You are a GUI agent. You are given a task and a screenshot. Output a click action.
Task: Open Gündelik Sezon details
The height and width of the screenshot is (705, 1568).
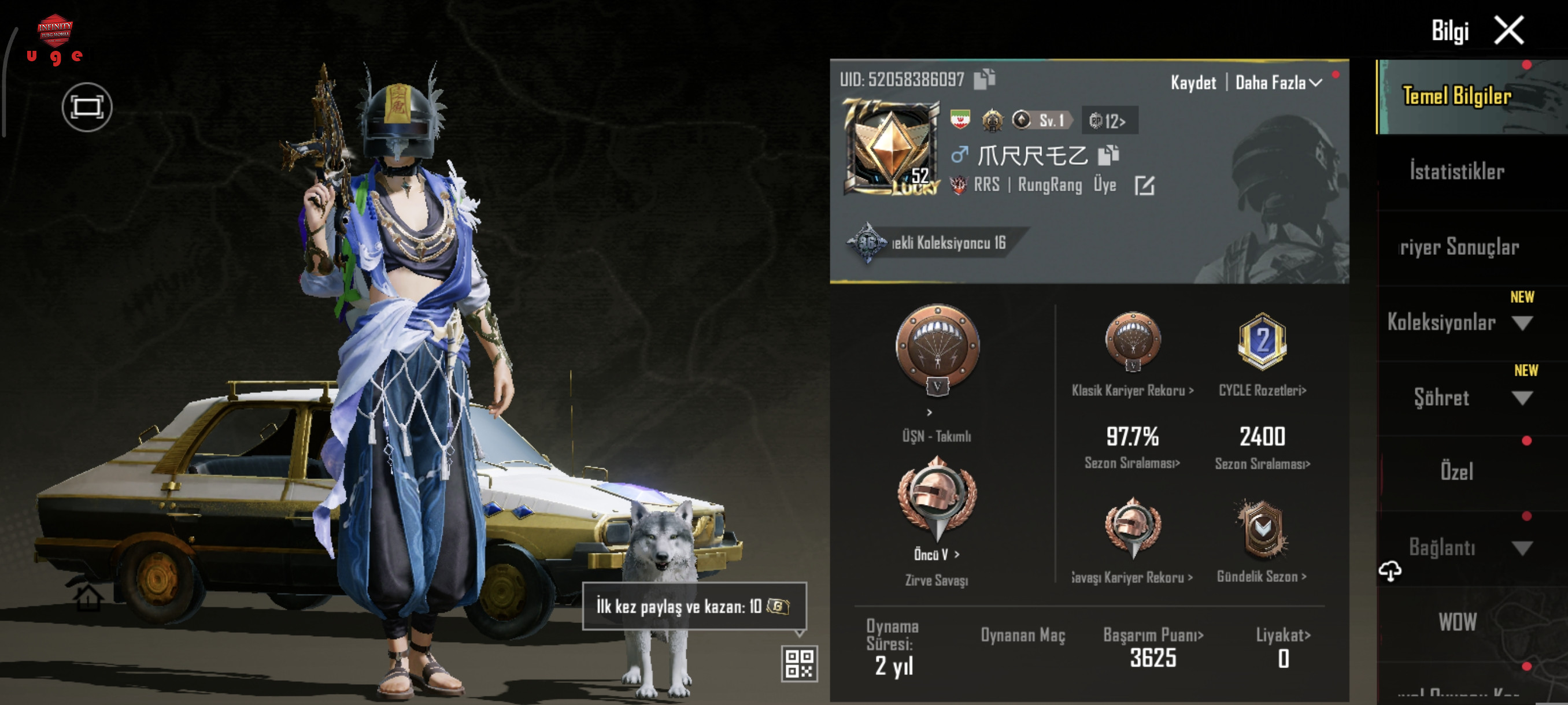[x=1261, y=577]
